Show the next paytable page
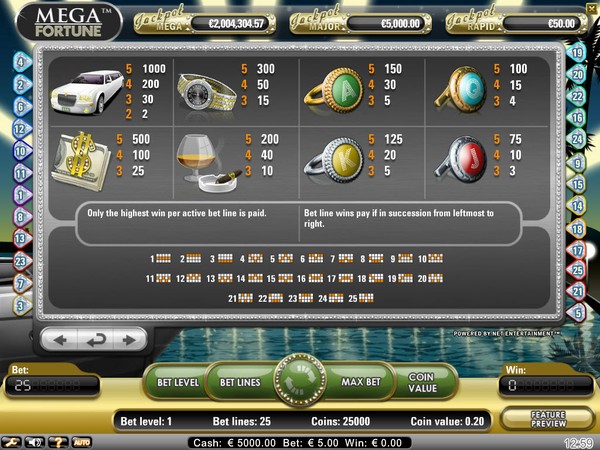 pyautogui.click(x=127, y=340)
